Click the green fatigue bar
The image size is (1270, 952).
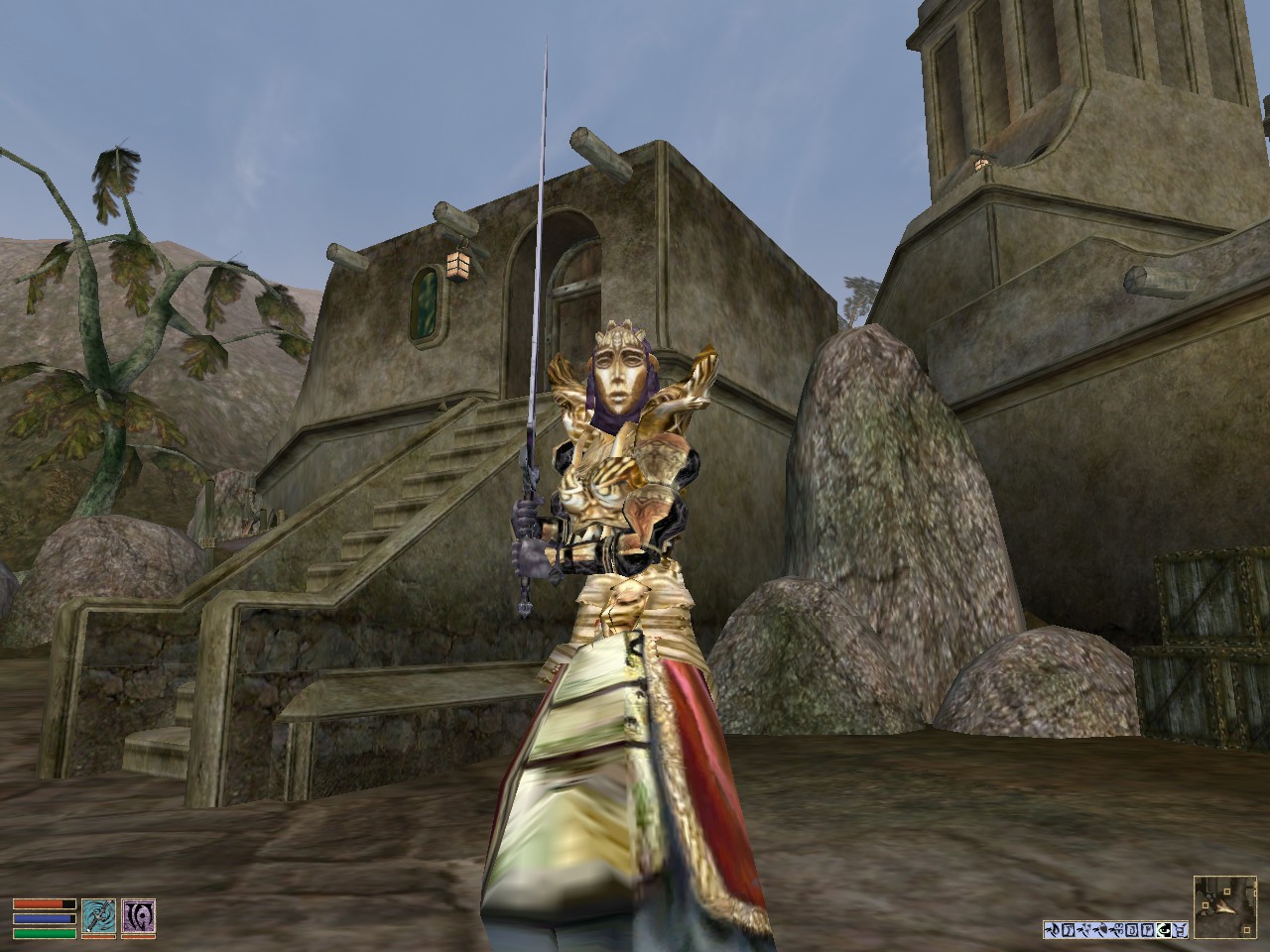[x=45, y=933]
